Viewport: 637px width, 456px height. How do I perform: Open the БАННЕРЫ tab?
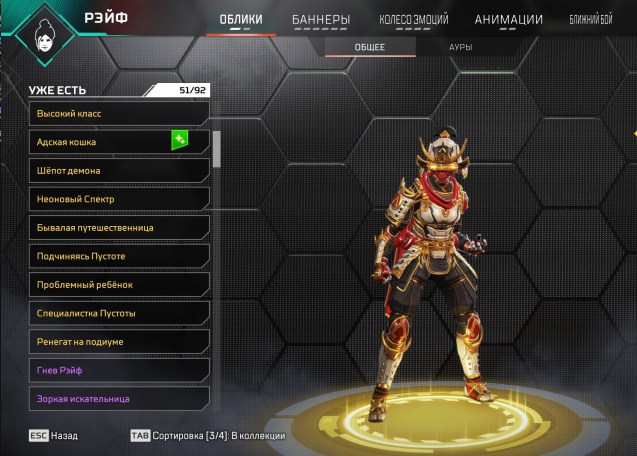pyautogui.click(x=321, y=19)
